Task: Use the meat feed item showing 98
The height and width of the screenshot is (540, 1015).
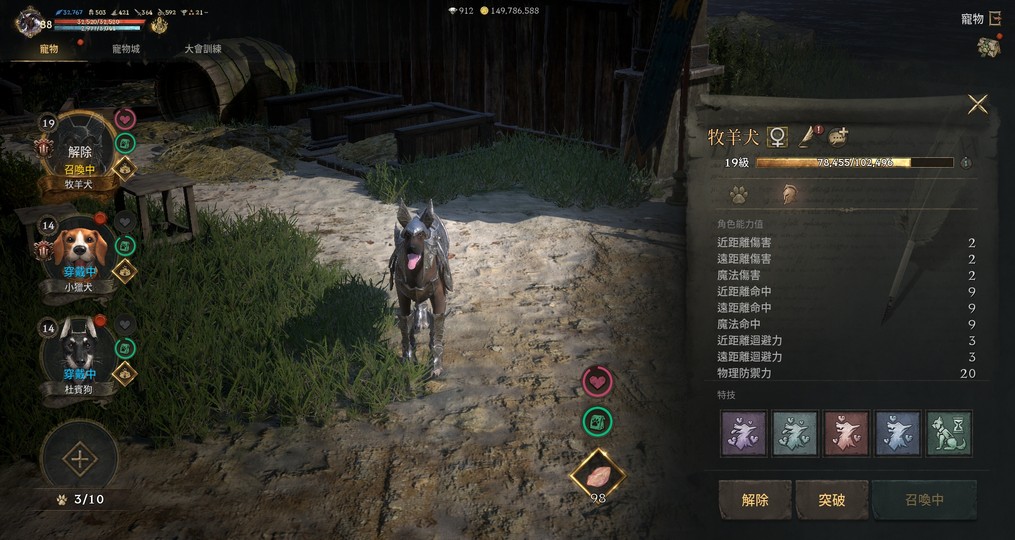Action: [x=598, y=476]
